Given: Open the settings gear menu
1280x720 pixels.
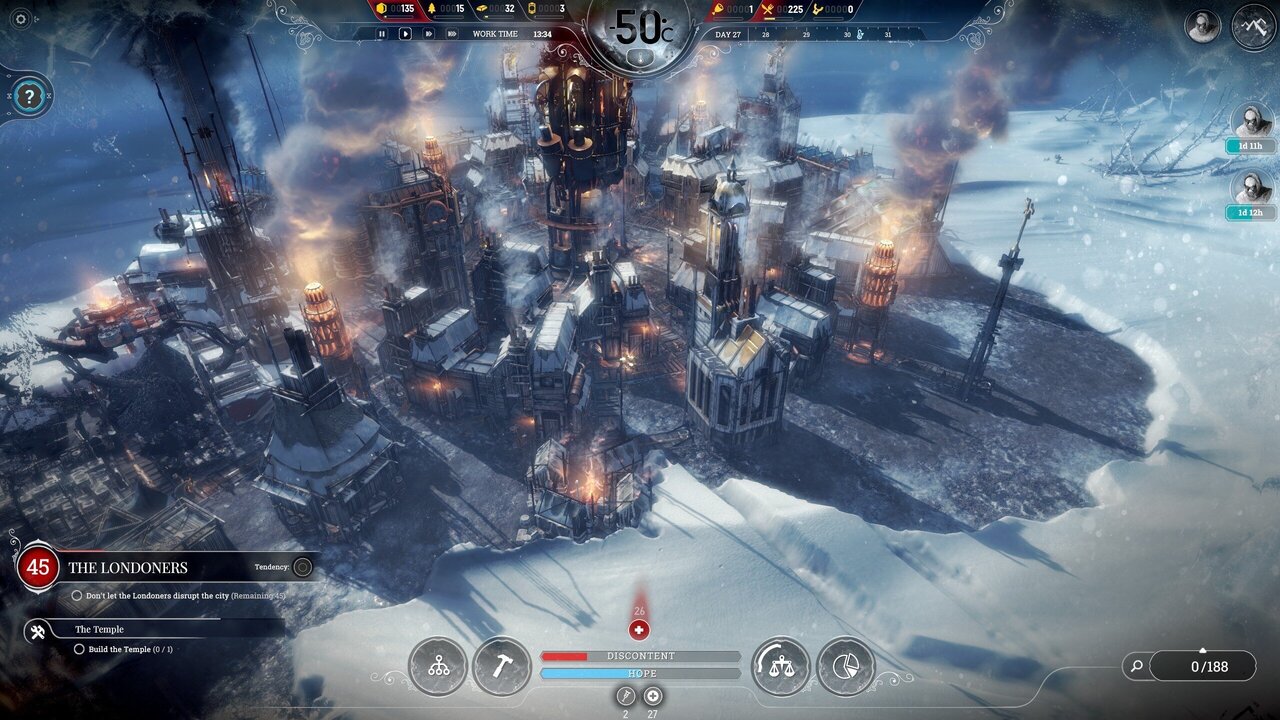Looking at the screenshot, I should click(21, 19).
